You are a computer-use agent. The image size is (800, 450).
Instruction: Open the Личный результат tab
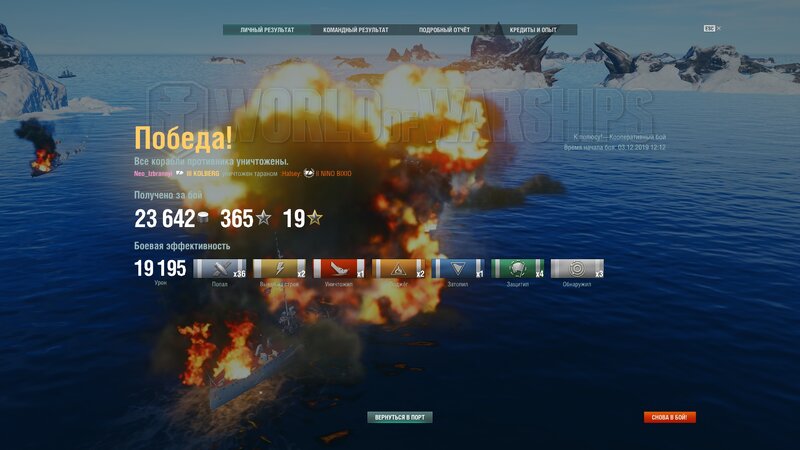coord(267,30)
